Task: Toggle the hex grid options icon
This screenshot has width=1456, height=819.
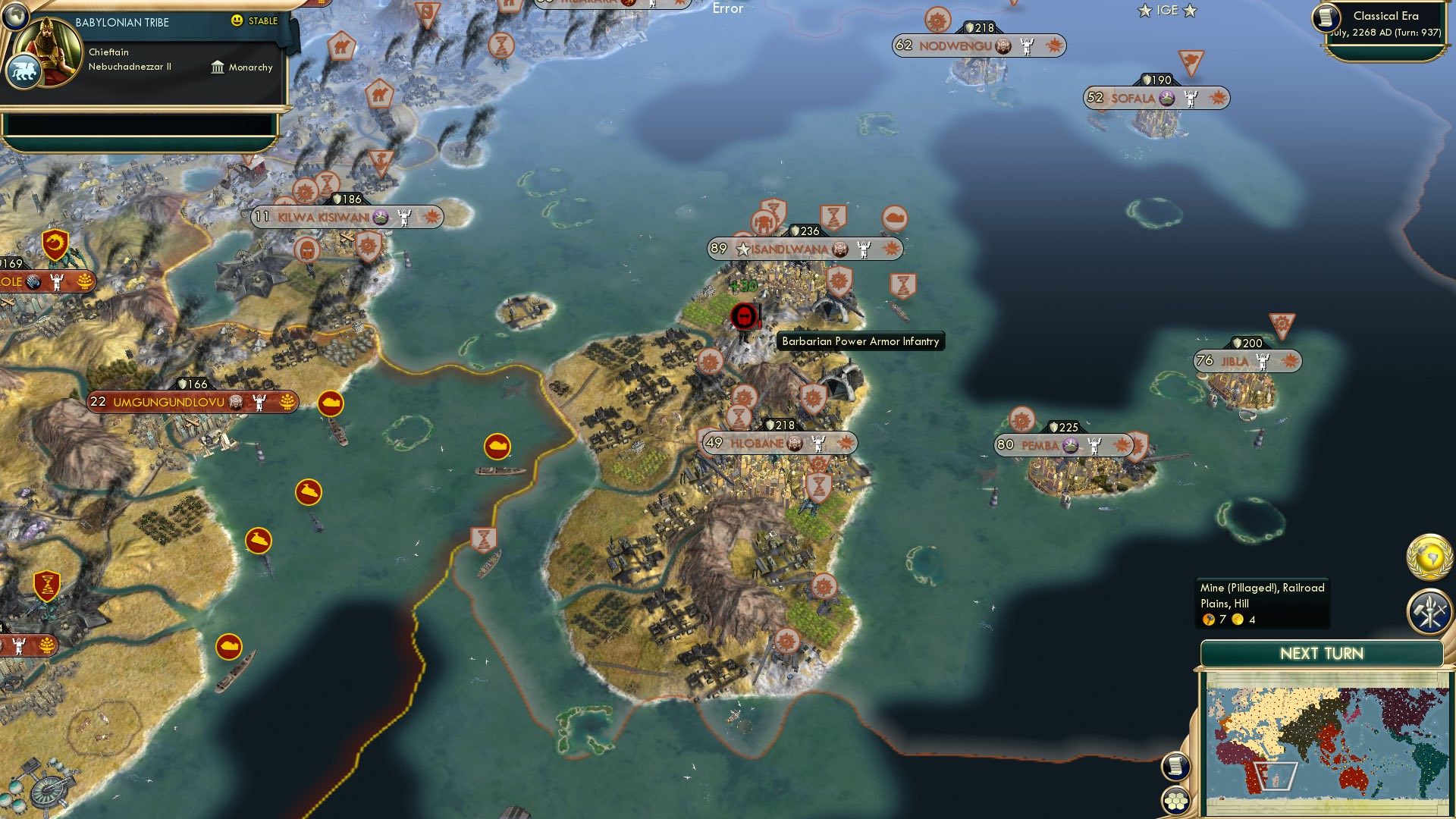Action: tap(1175, 800)
